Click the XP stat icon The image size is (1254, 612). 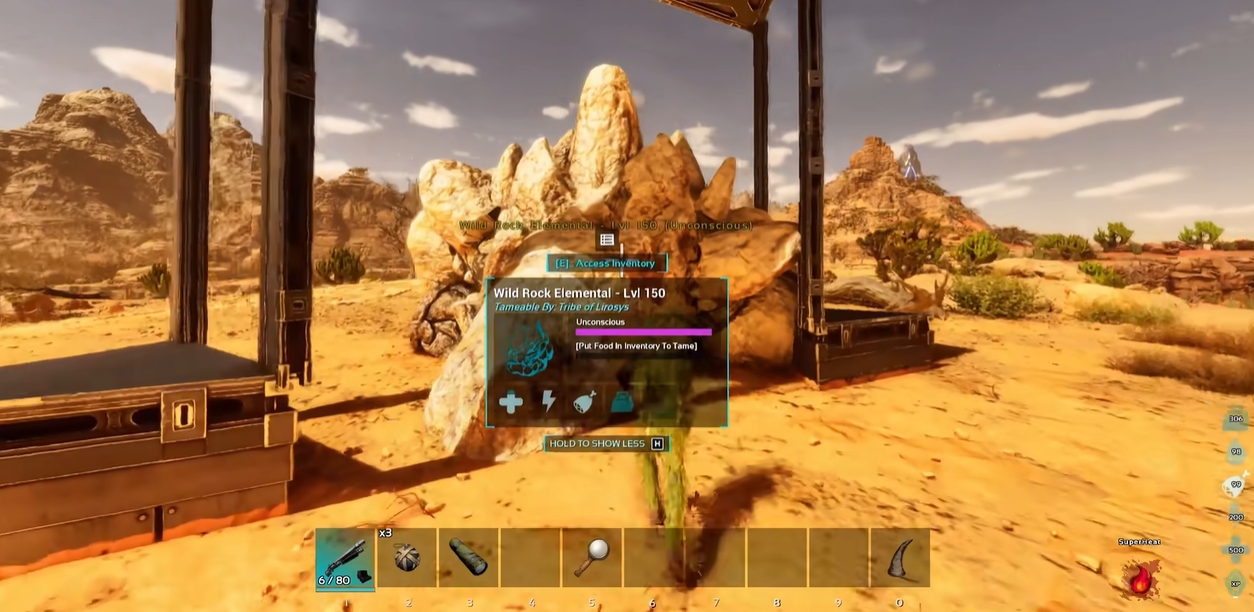point(1235,583)
